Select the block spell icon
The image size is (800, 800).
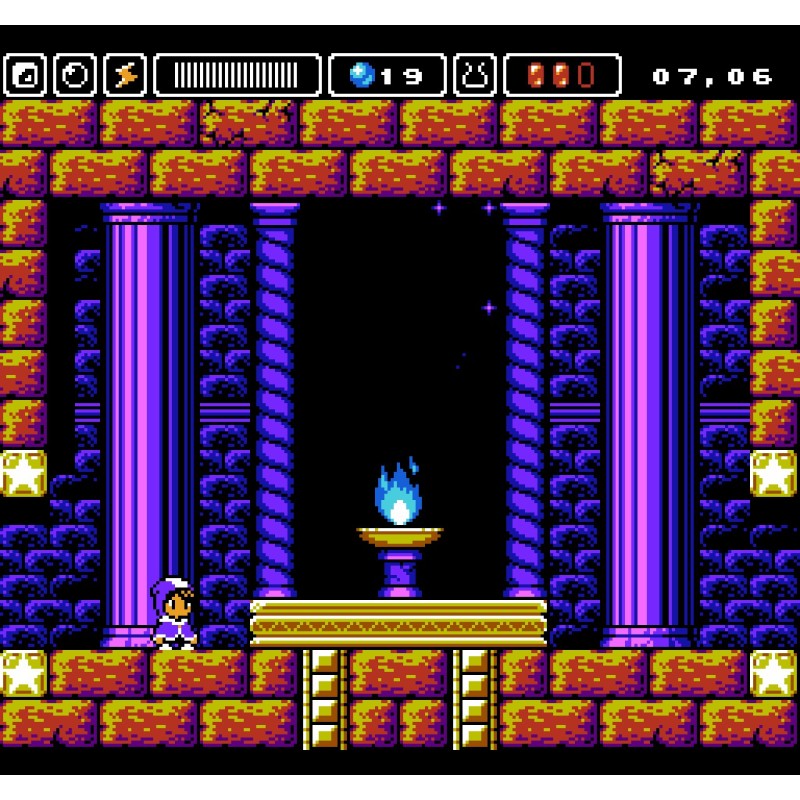25,75
